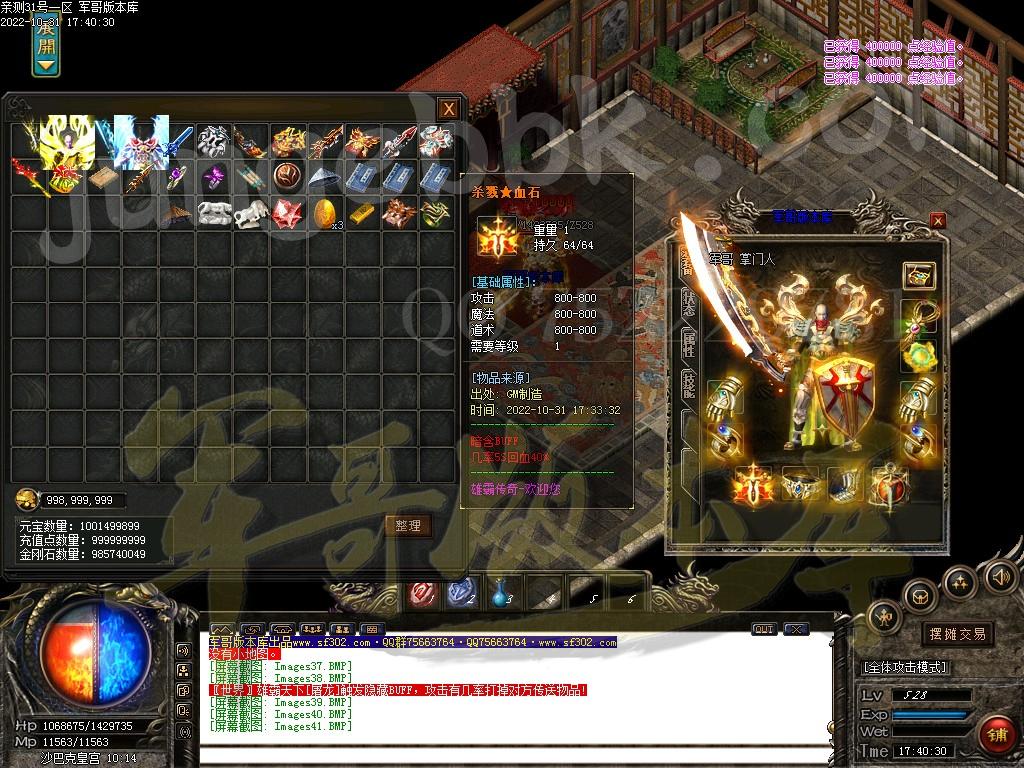Close the inventory bag window
Image resolution: width=1024 pixels, height=768 pixels.
pyautogui.click(x=450, y=108)
